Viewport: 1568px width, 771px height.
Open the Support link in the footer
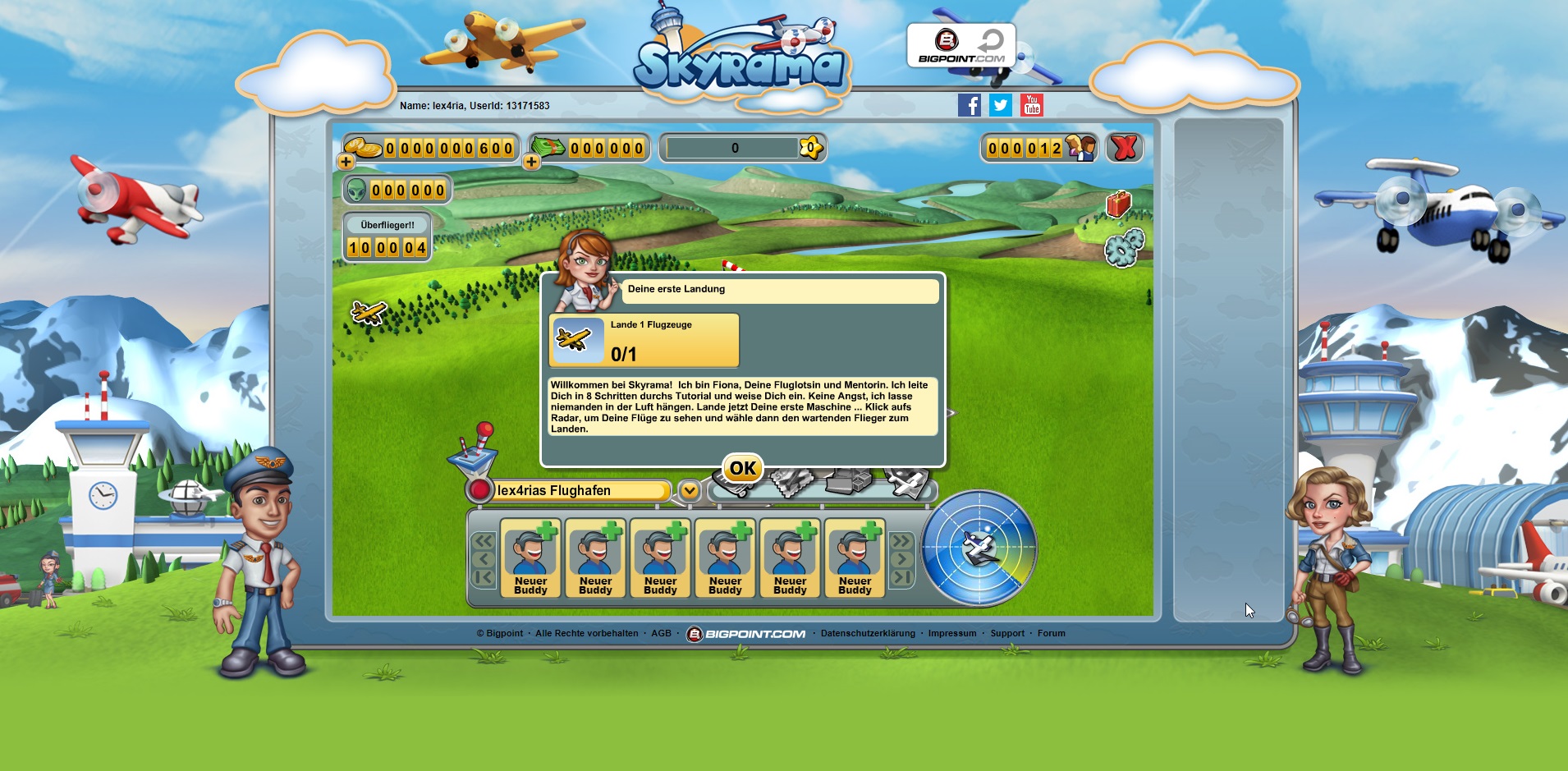(x=1008, y=633)
